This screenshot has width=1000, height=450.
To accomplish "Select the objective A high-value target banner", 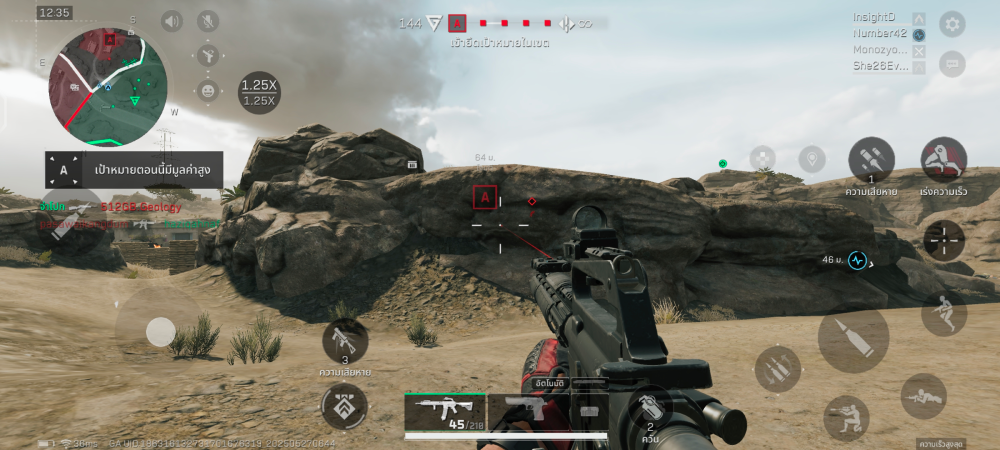I will (133, 170).
